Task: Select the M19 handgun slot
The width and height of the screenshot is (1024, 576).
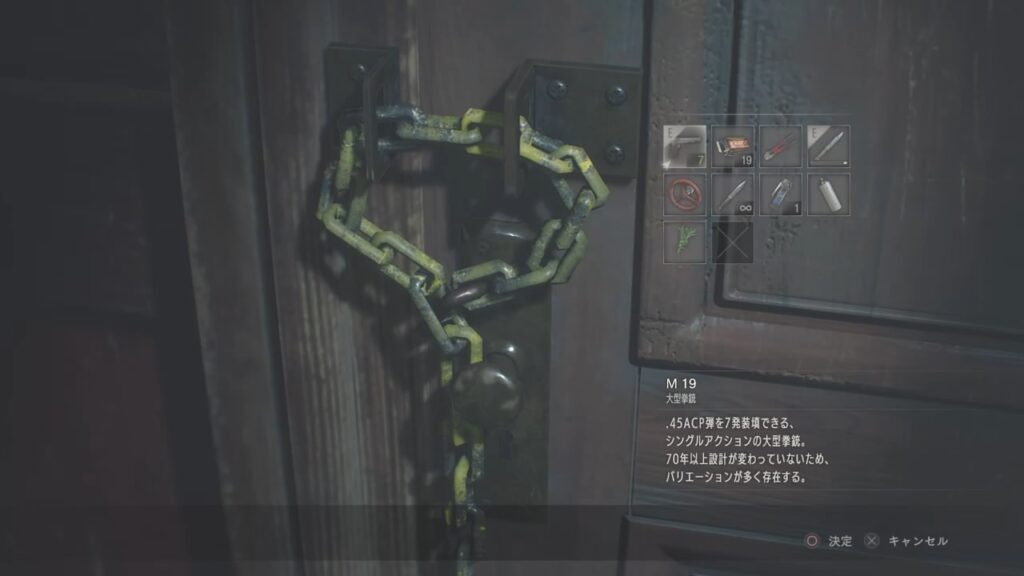Action: tap(684, 145)
